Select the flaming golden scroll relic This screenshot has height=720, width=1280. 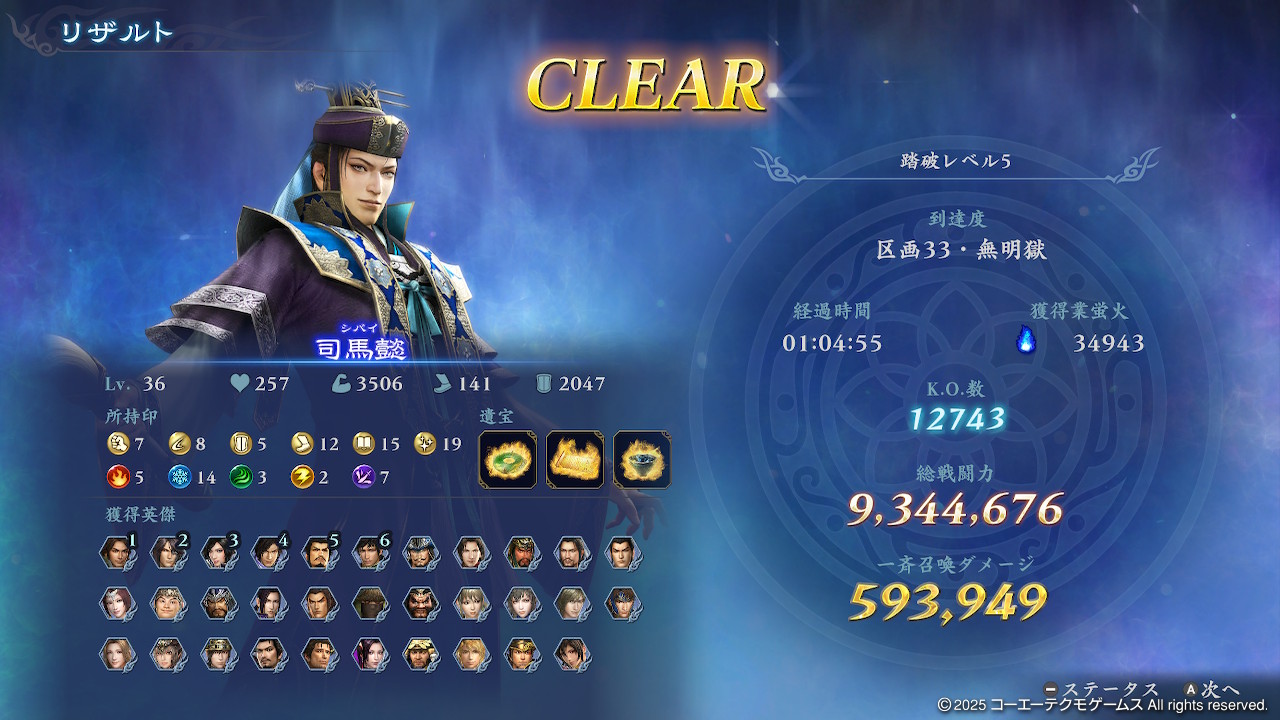[575, 460]
